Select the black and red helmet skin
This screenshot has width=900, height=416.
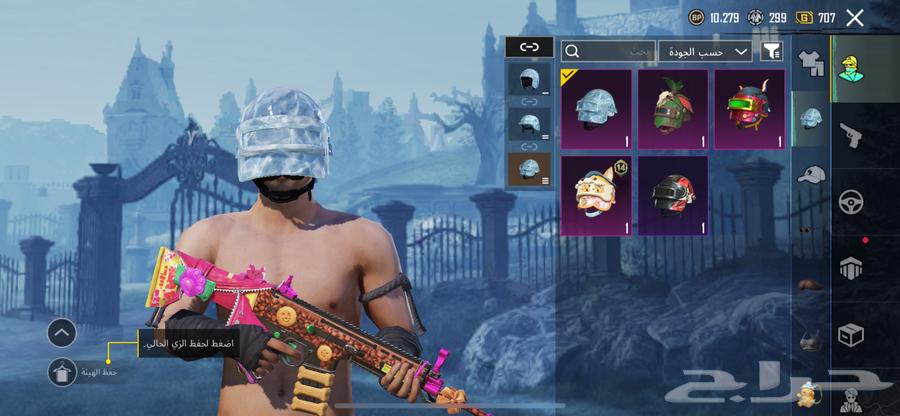tap(672, 195)
